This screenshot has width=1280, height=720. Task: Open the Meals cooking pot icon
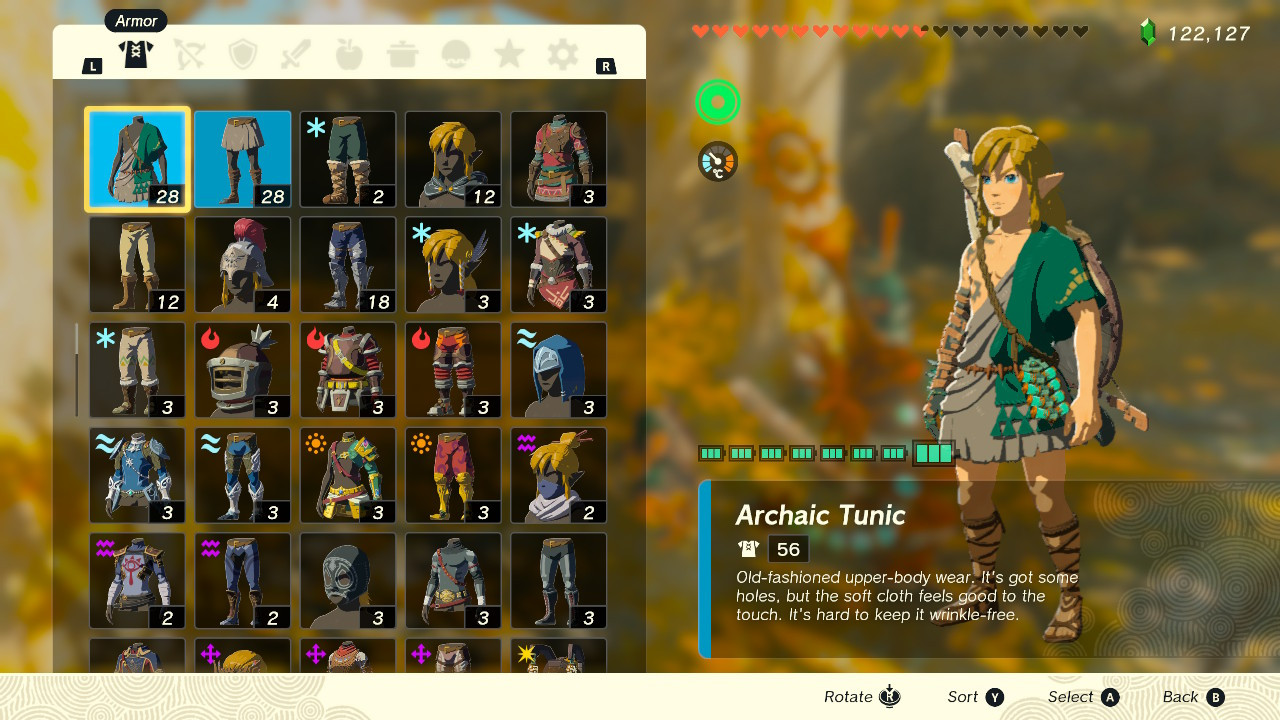coord(401,55)
